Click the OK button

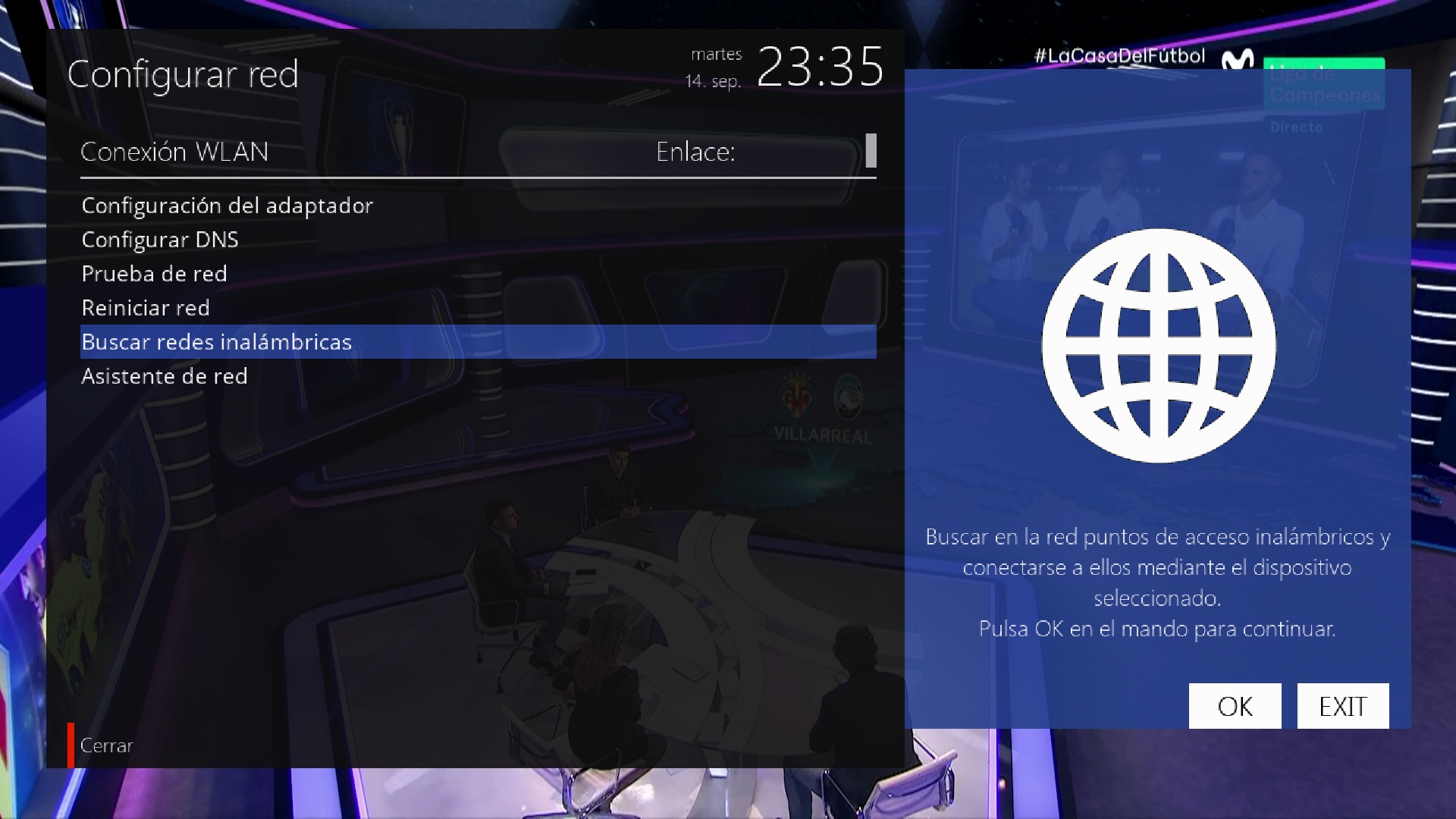[1235, 706]
